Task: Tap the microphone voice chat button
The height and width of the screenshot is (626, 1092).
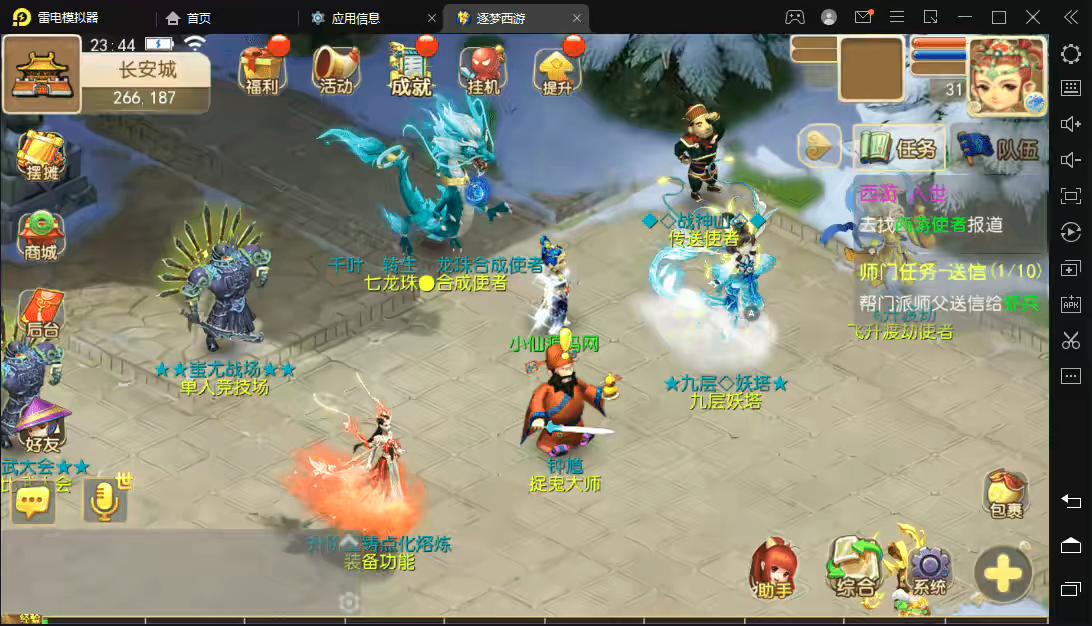Action: coord(102,502)
